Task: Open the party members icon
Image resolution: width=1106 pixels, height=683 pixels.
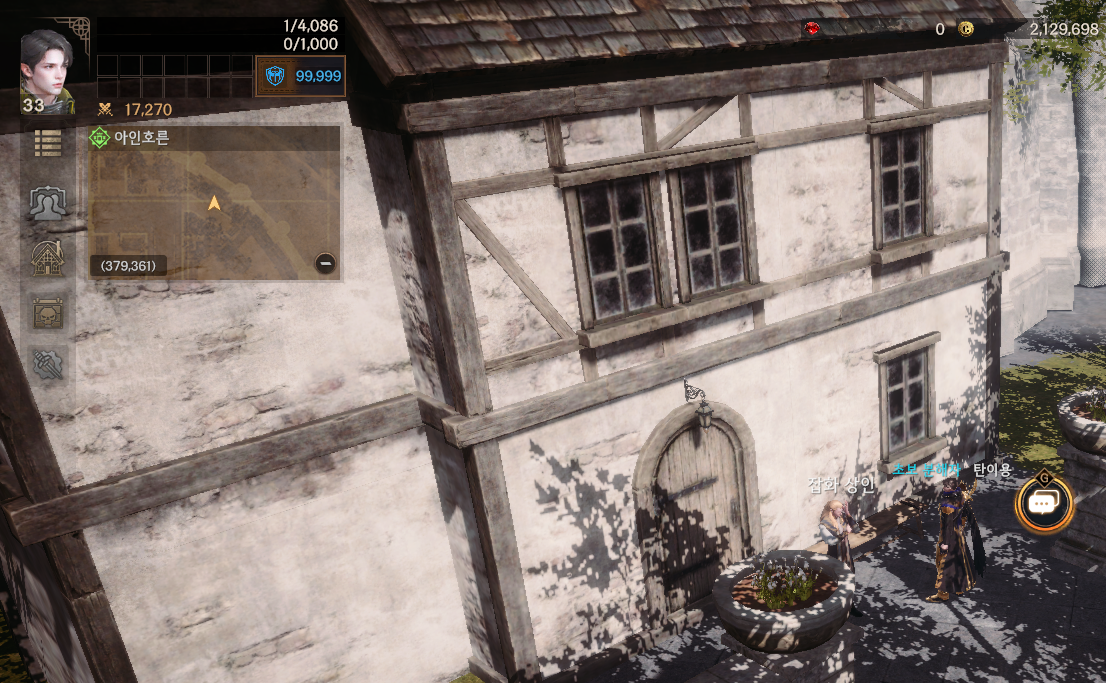Action: coord(48,203)
